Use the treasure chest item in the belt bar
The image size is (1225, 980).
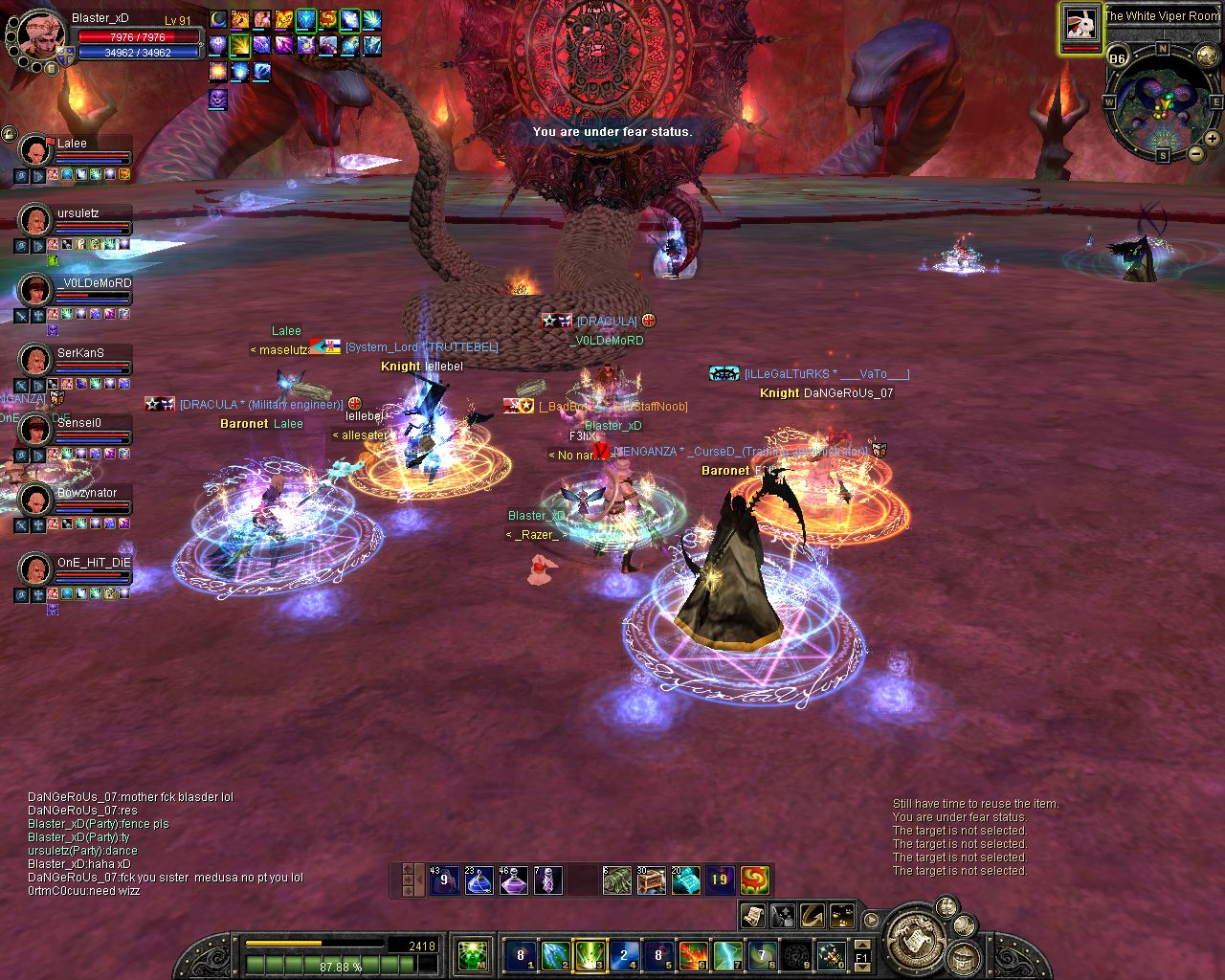click(x=652, y=880)
